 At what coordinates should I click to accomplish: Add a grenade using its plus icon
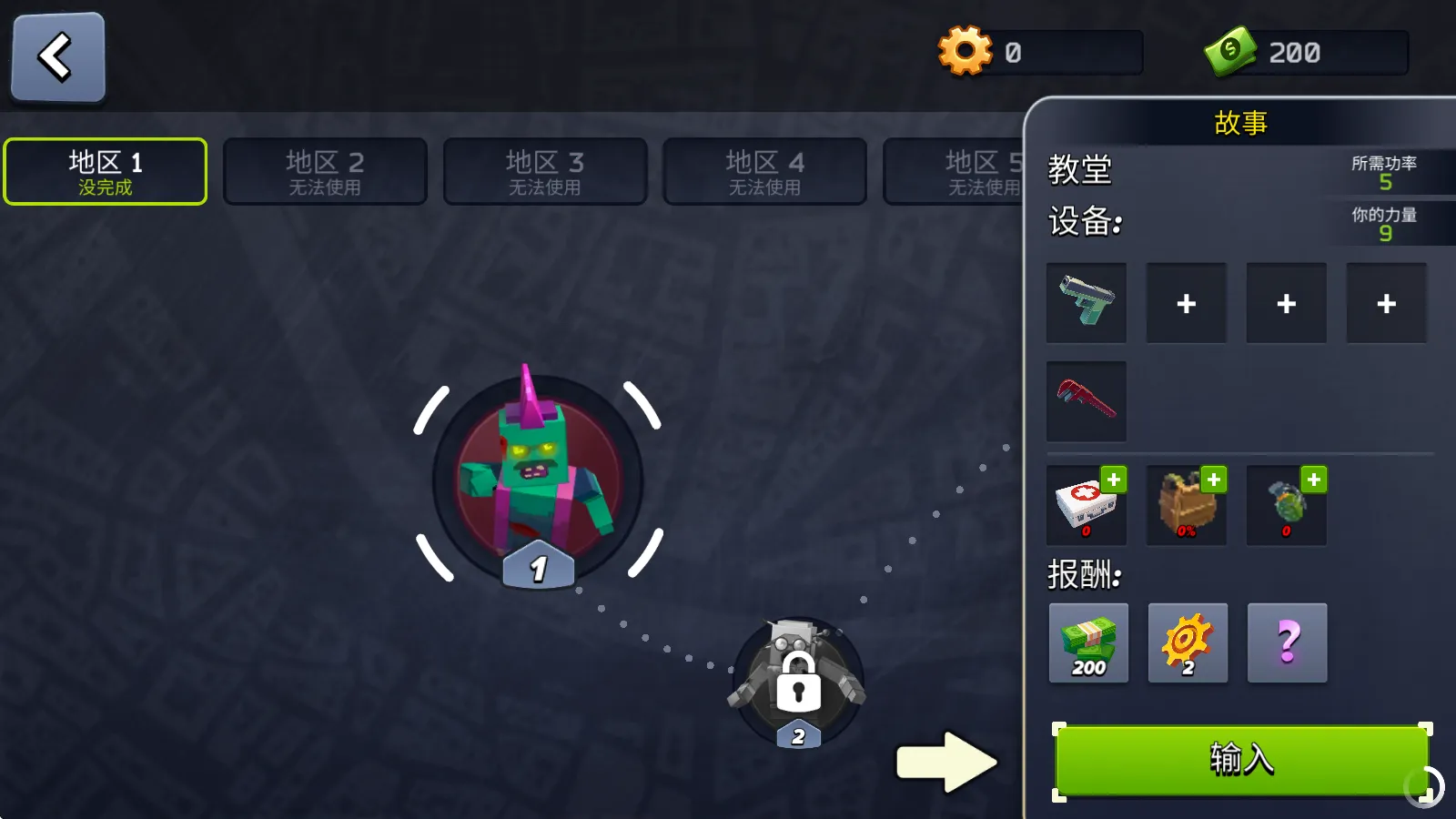tap(1314, 480)
